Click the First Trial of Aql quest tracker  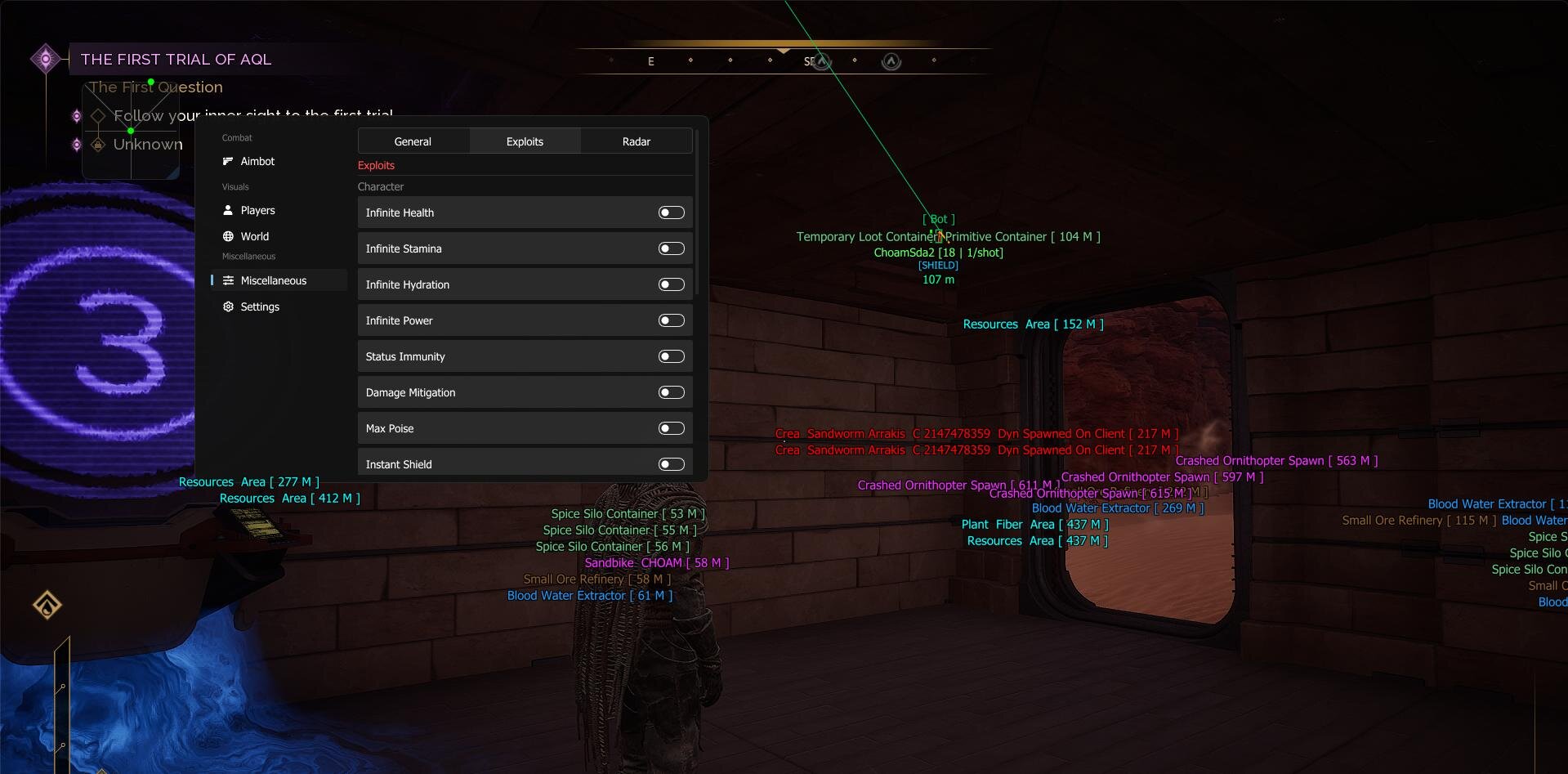(176, 59)
